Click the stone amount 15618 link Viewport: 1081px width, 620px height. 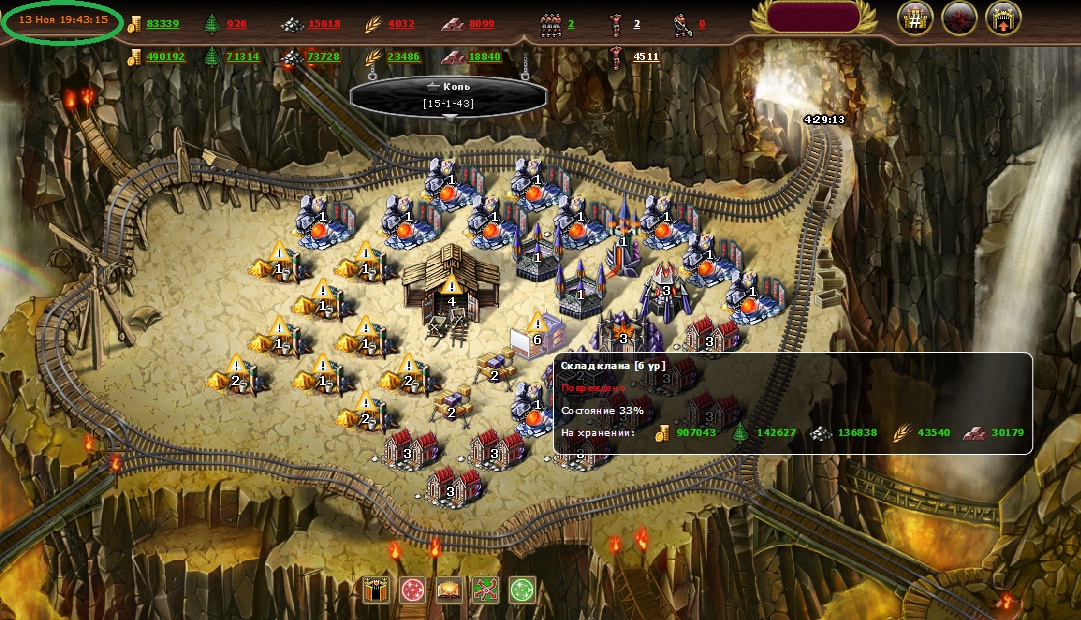pyautogui.click(x=324, y=24)
